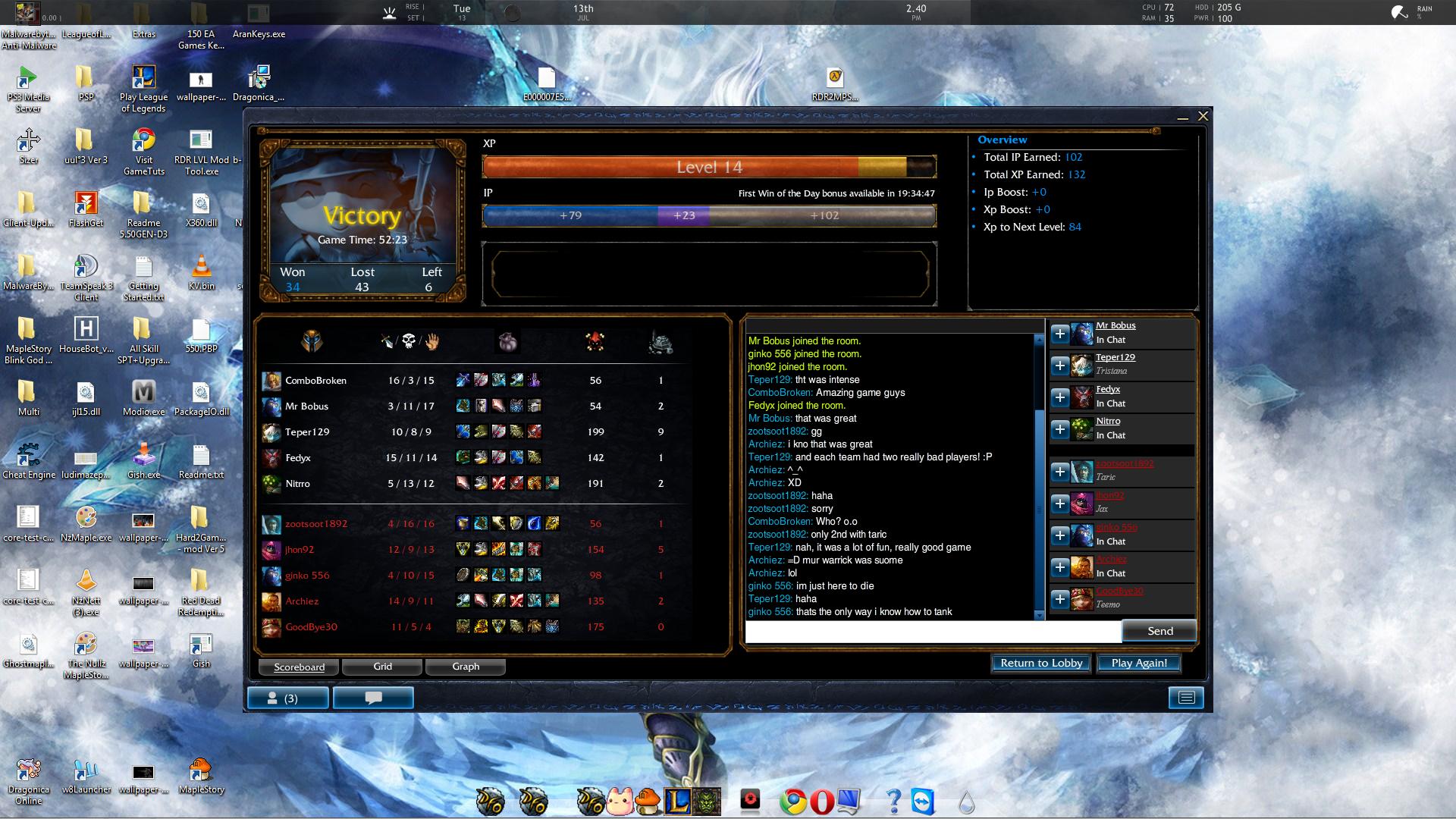Click the blue IP progress bar
The width and height of the screenshot is (1456, 819).
coord(571,216)
